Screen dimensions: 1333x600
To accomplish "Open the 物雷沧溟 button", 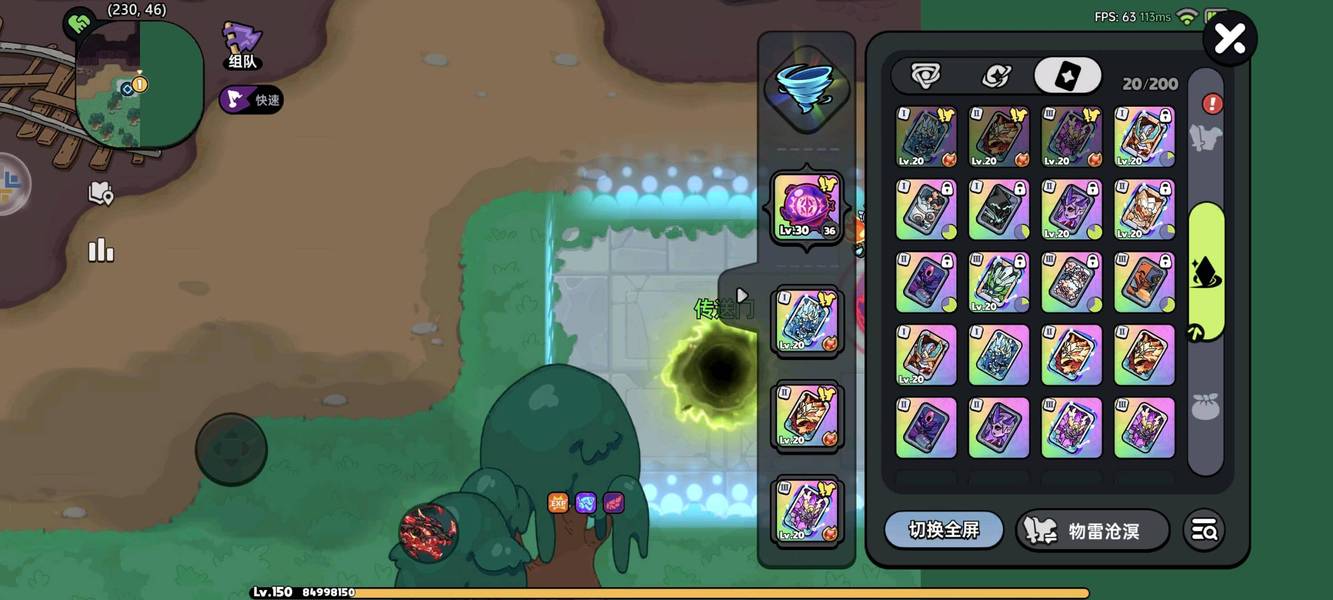I will click(1091, 531).
